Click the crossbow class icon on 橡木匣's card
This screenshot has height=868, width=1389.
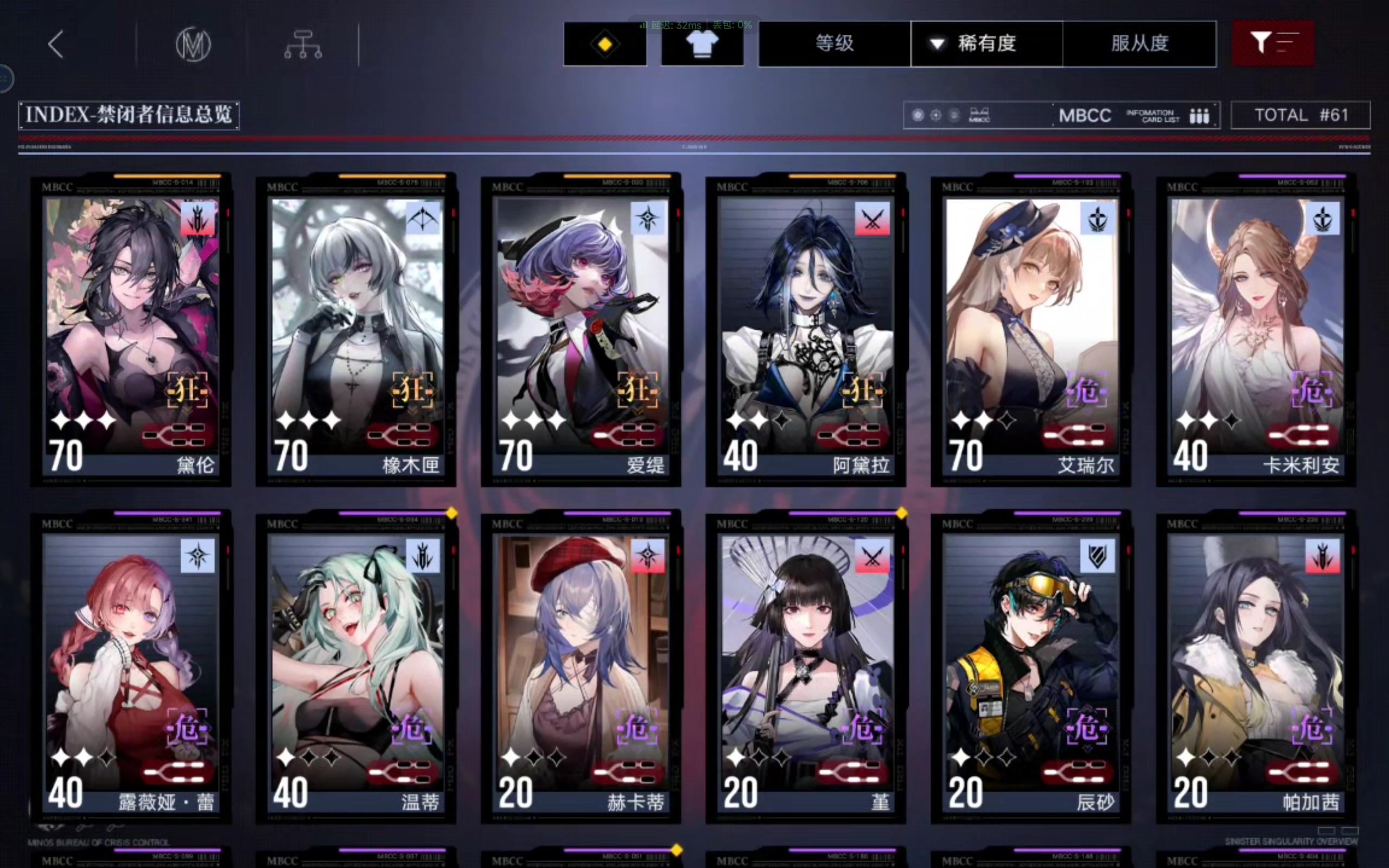pyautogui.click(x=424, y=218)
